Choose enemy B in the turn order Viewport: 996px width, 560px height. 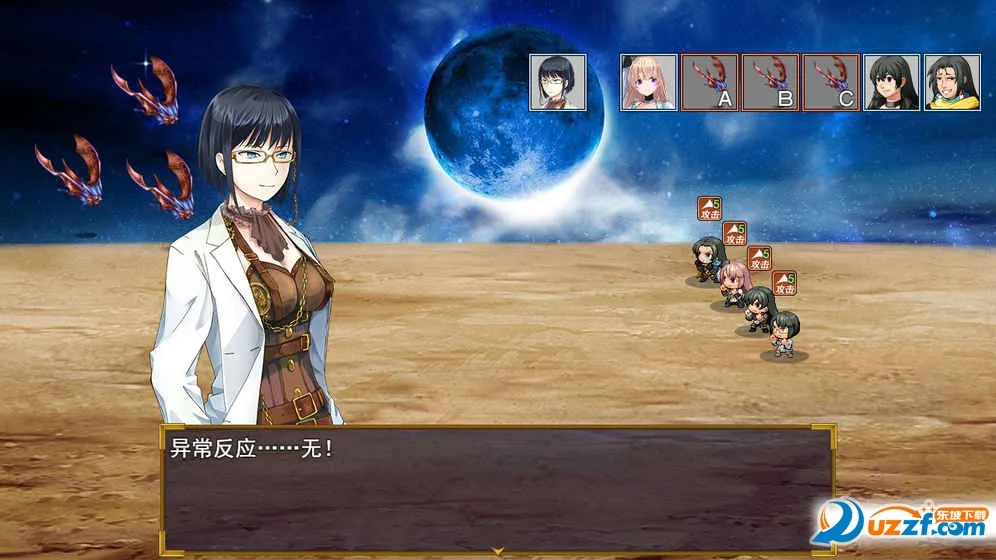pos(770,82)
